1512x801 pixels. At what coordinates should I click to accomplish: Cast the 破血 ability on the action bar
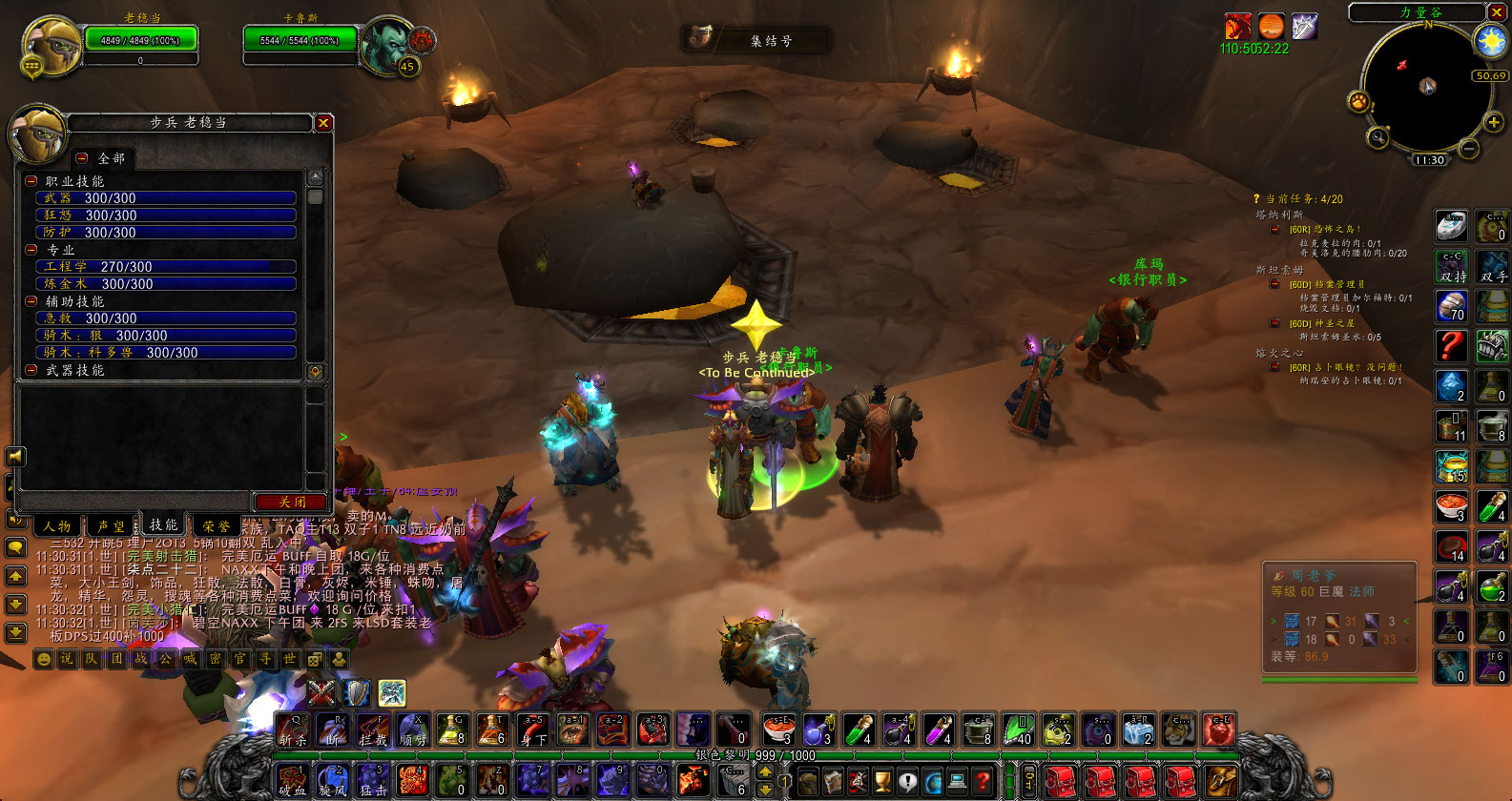[292, 780]
